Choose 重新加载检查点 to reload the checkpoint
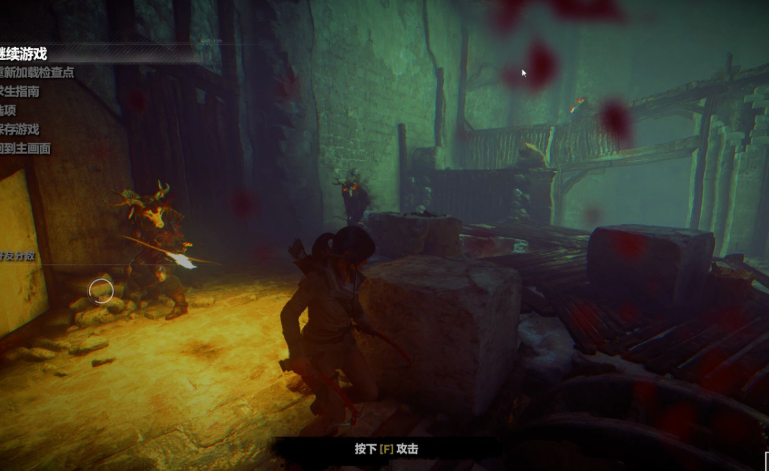Screen dimensions: 769x471 coord(37,73)
